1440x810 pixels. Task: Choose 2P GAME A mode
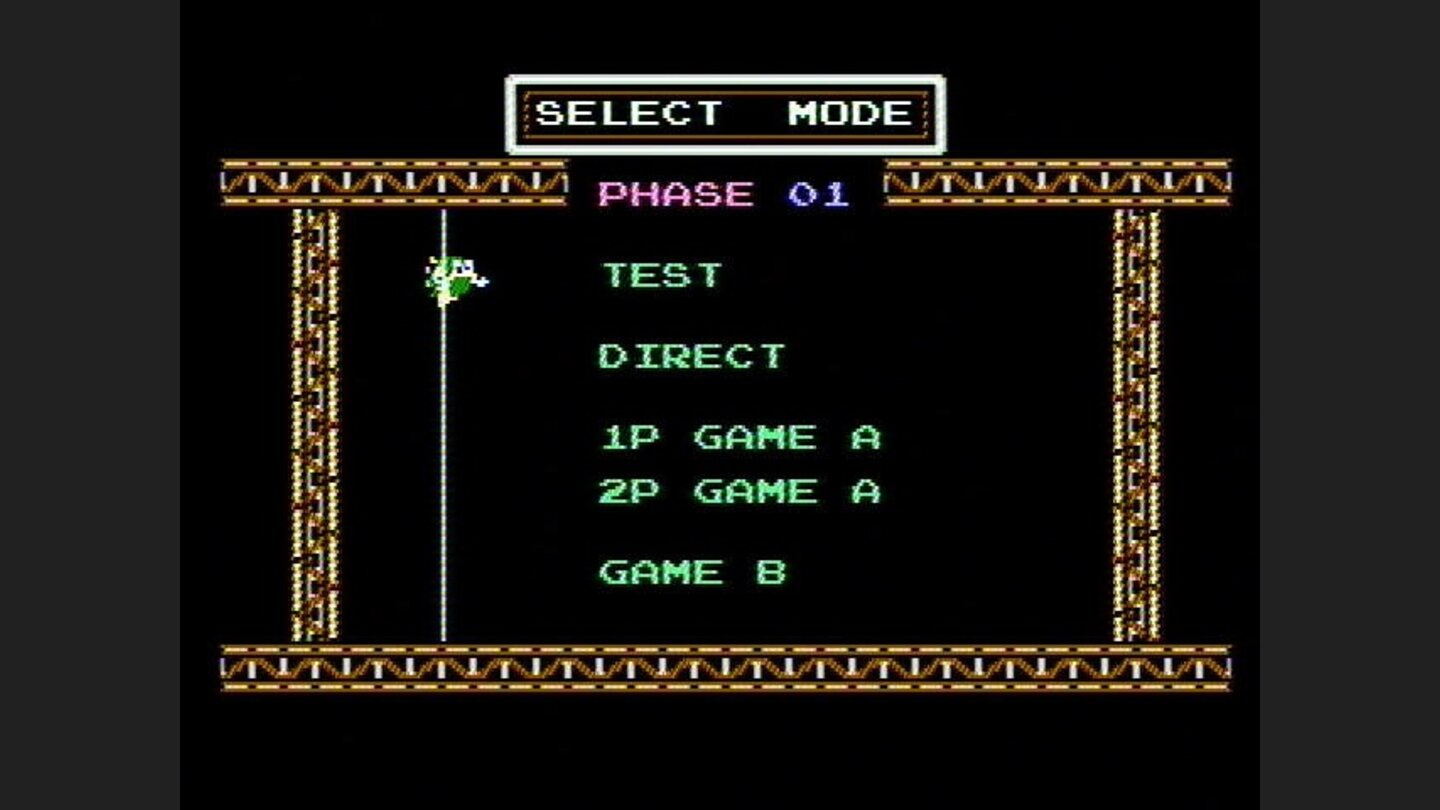click(x=740, y=490)
